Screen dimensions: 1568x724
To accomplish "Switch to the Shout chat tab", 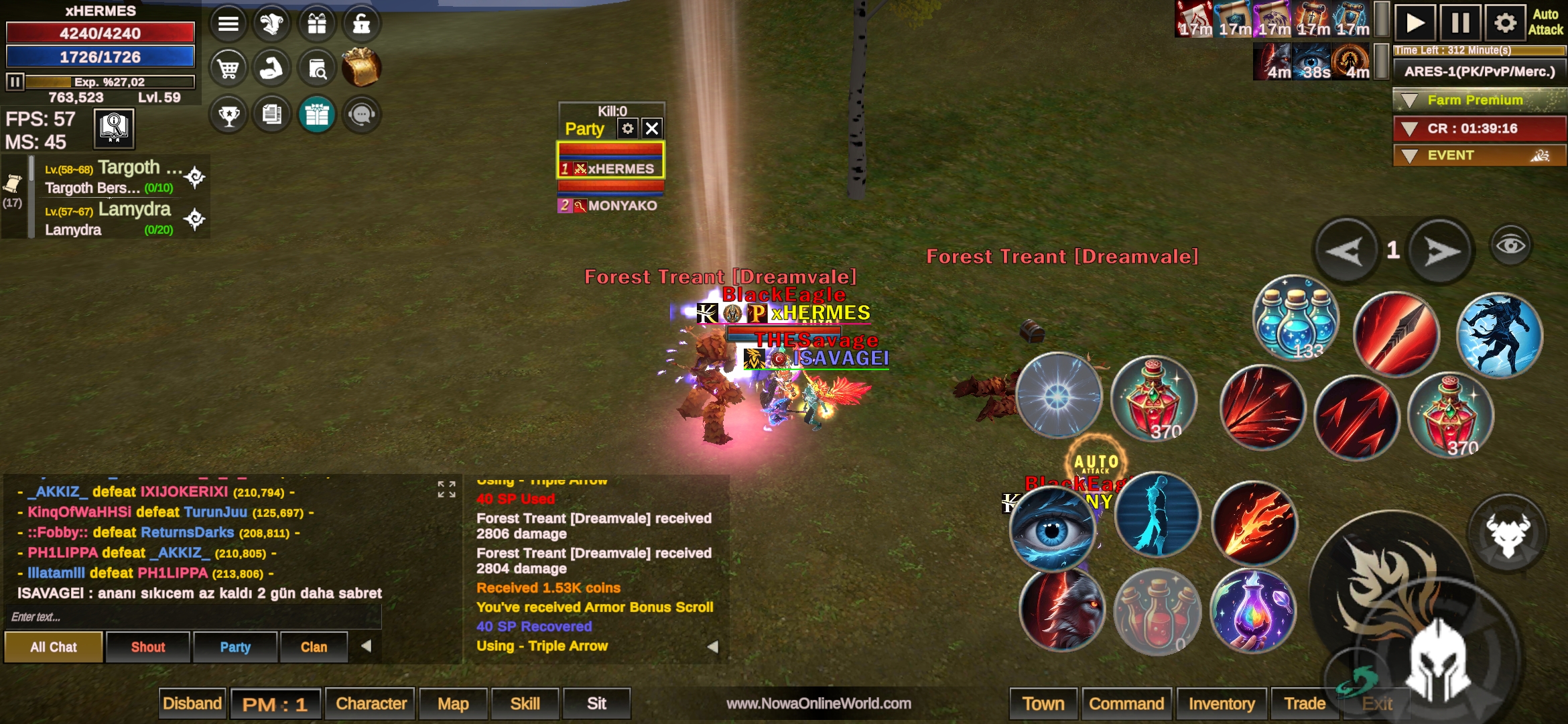I will 147,647.
